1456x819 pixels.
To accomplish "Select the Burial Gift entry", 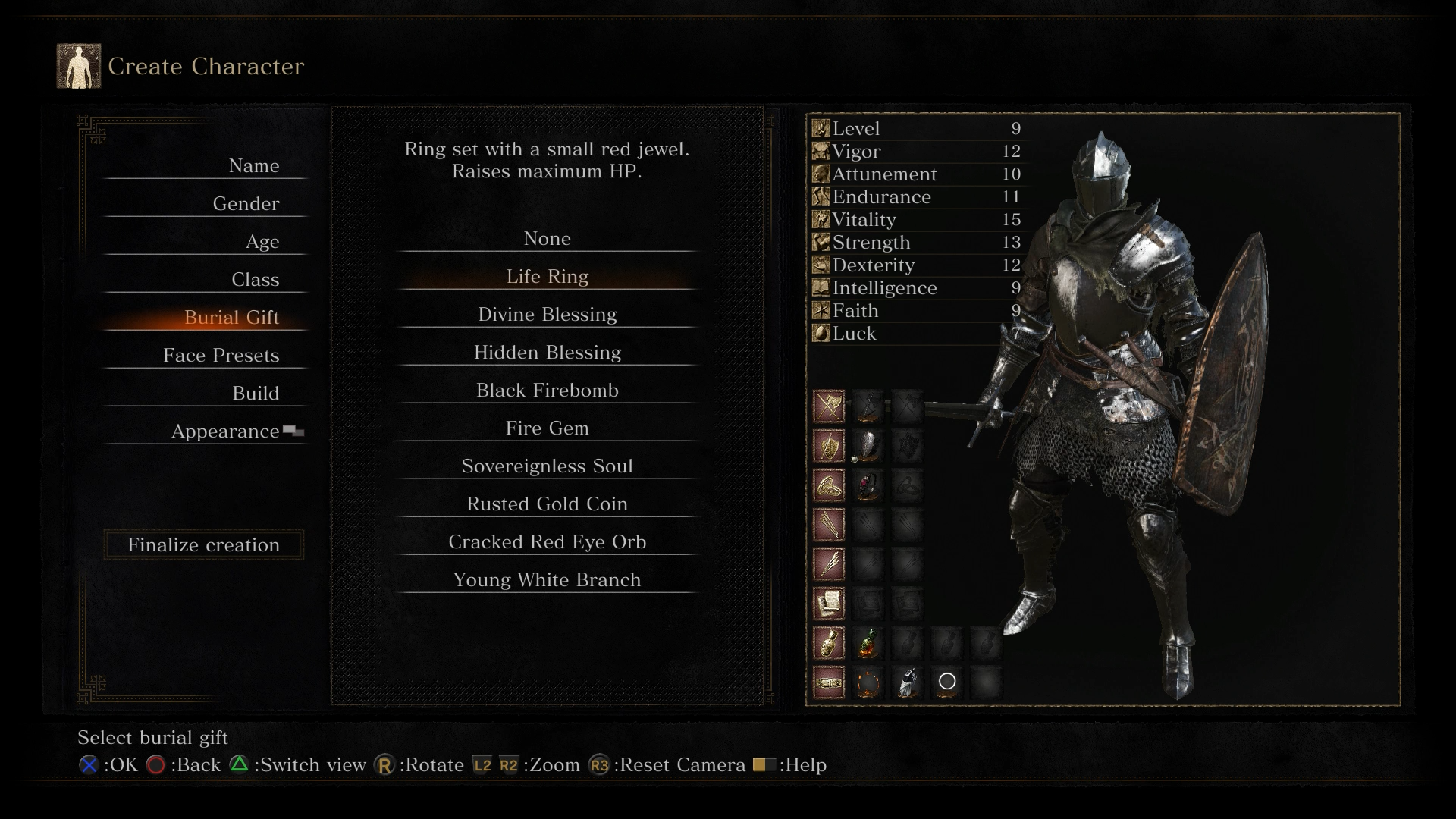I will pyautogui.click(x=231, y=318).
